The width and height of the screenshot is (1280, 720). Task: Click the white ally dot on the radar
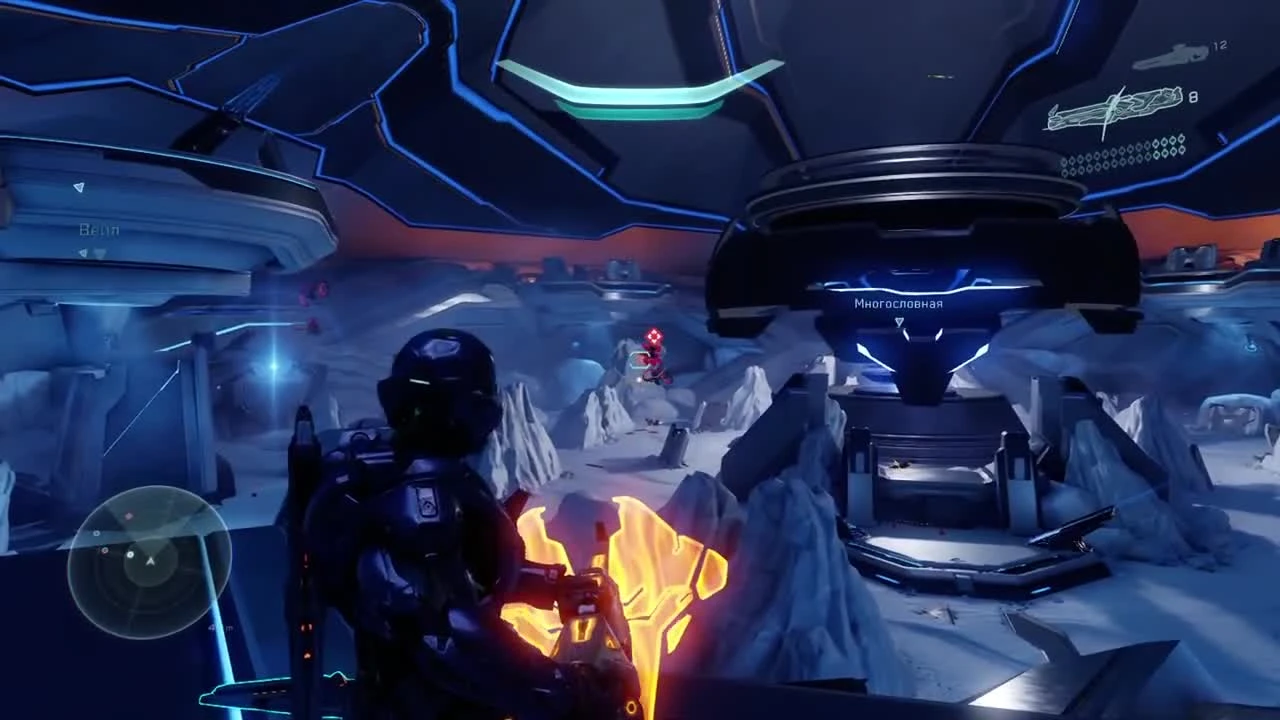coord(129,554)
